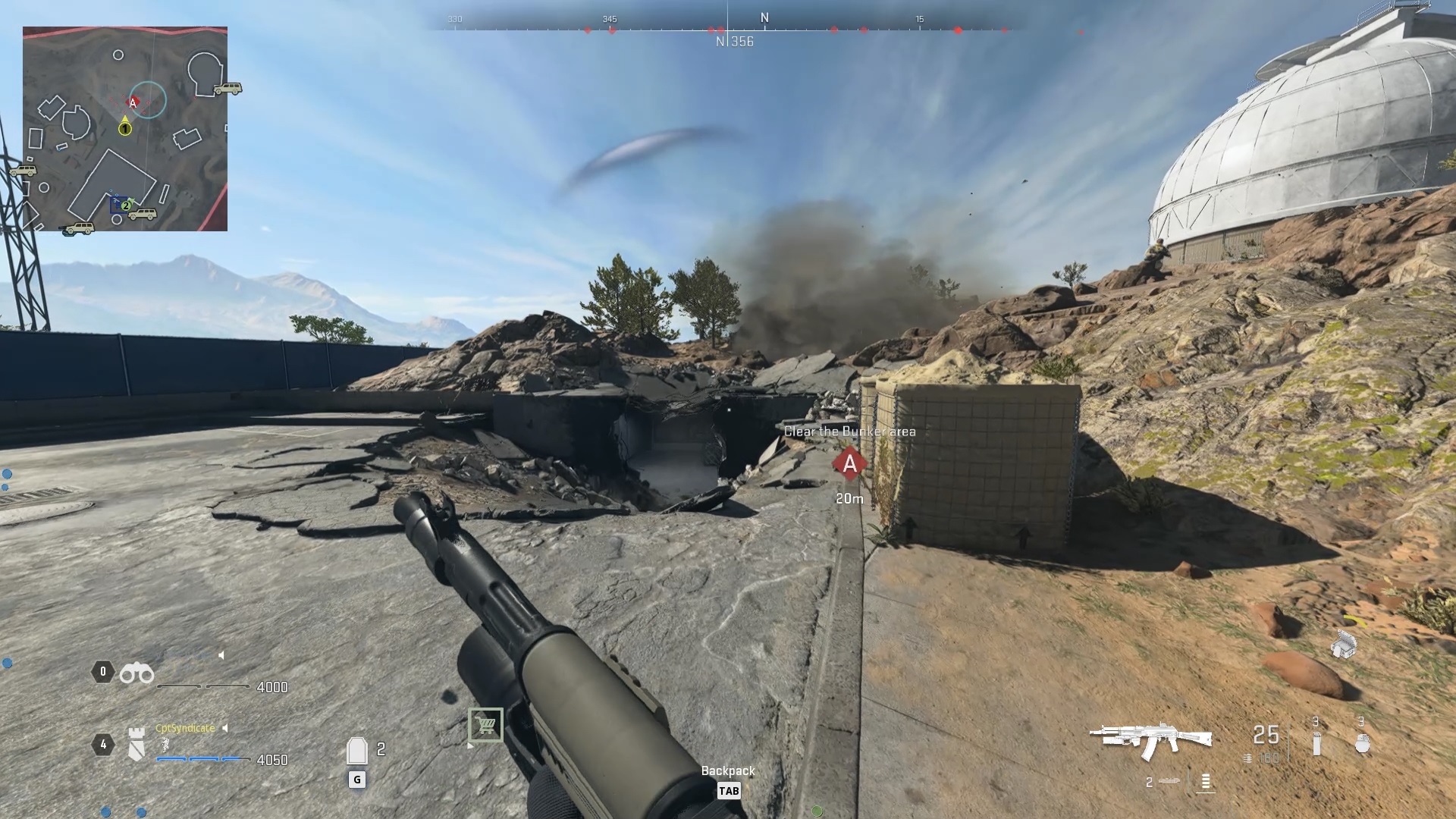The width and height of the screenshot is (1456, 819).
Task: Mute teammate CptSyndicate's voice chat speaker
Action: click(x=224, y=727)
